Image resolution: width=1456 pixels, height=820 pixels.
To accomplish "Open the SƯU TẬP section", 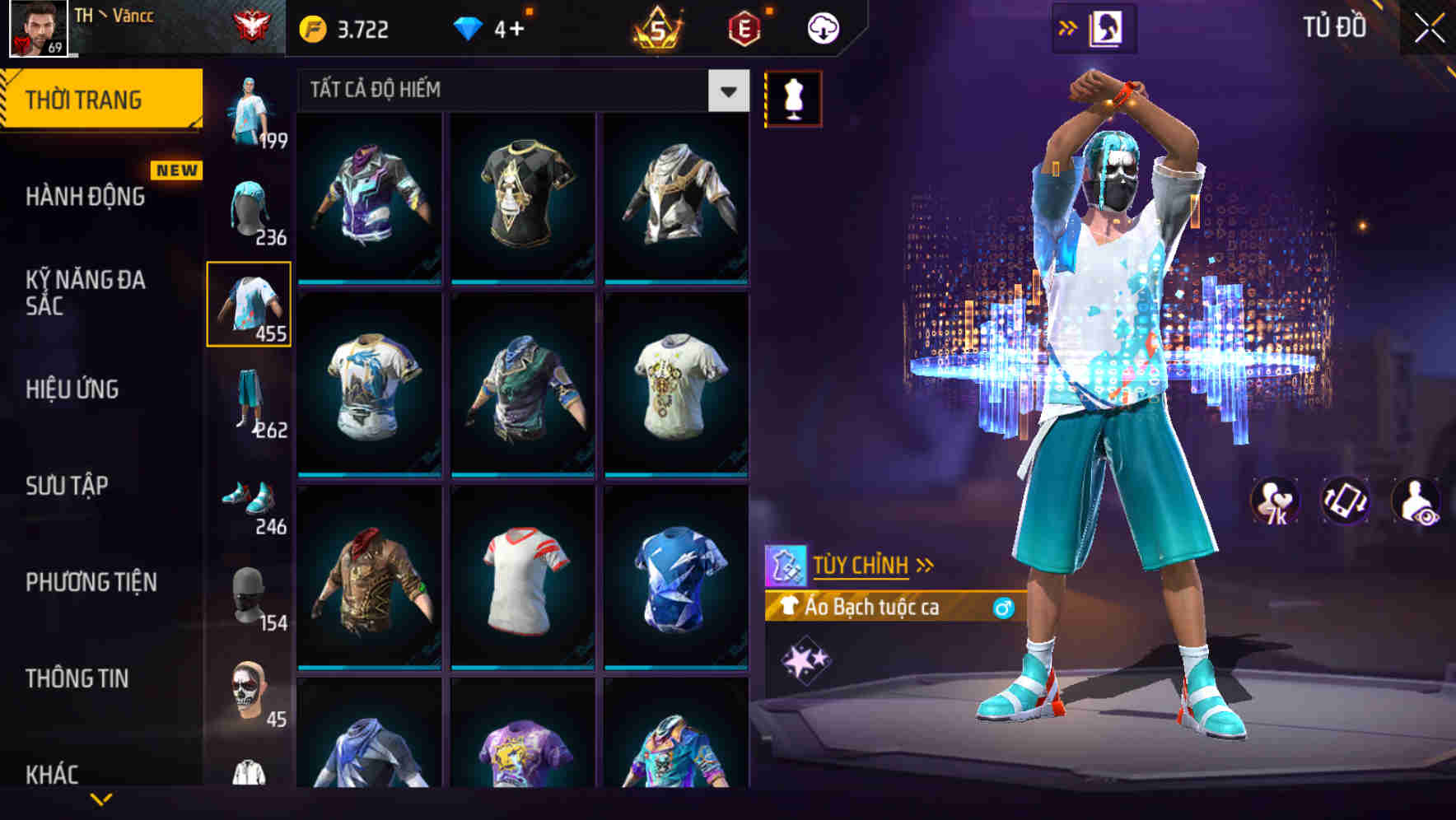I will 66,486.
